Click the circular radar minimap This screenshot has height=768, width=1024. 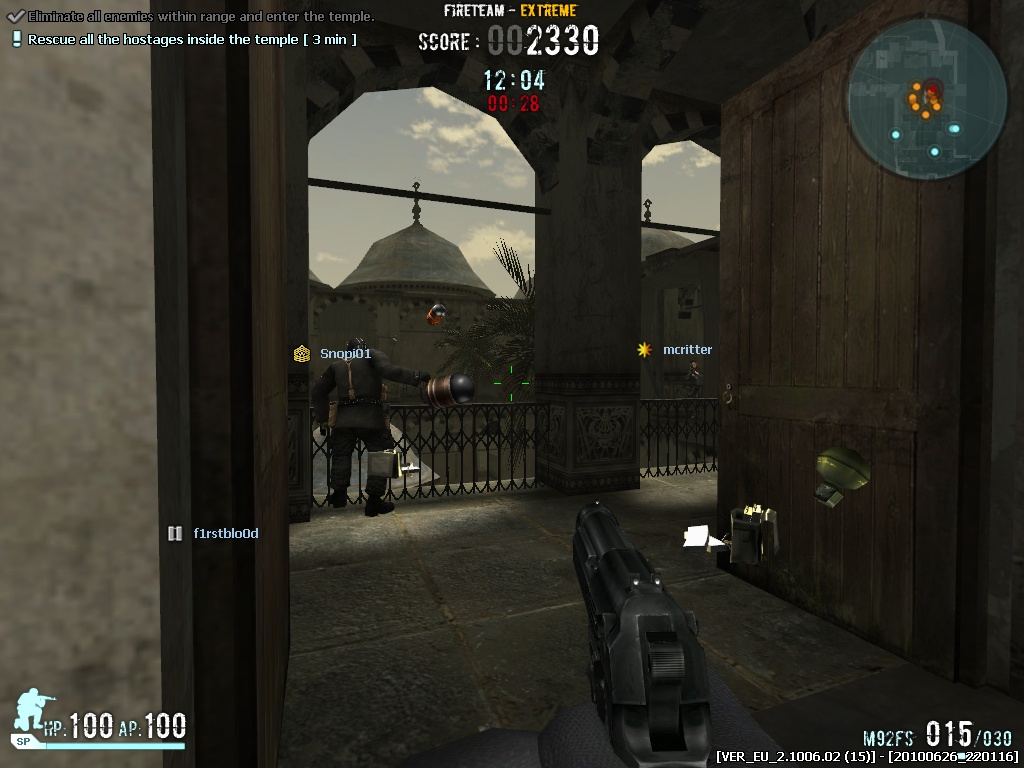(927, 97)
